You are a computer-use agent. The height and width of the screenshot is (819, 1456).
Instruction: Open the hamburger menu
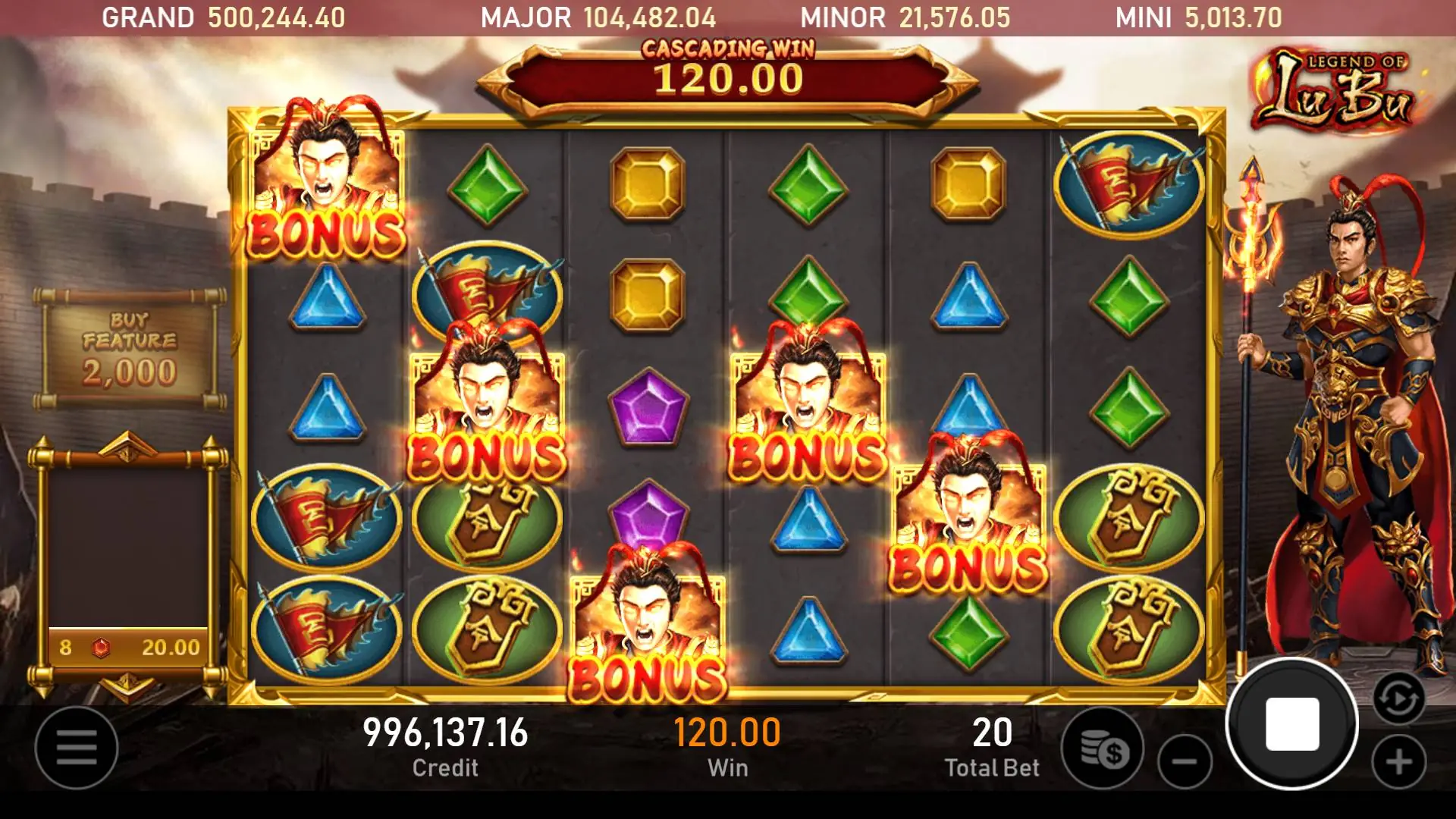[x=77, y=748]
